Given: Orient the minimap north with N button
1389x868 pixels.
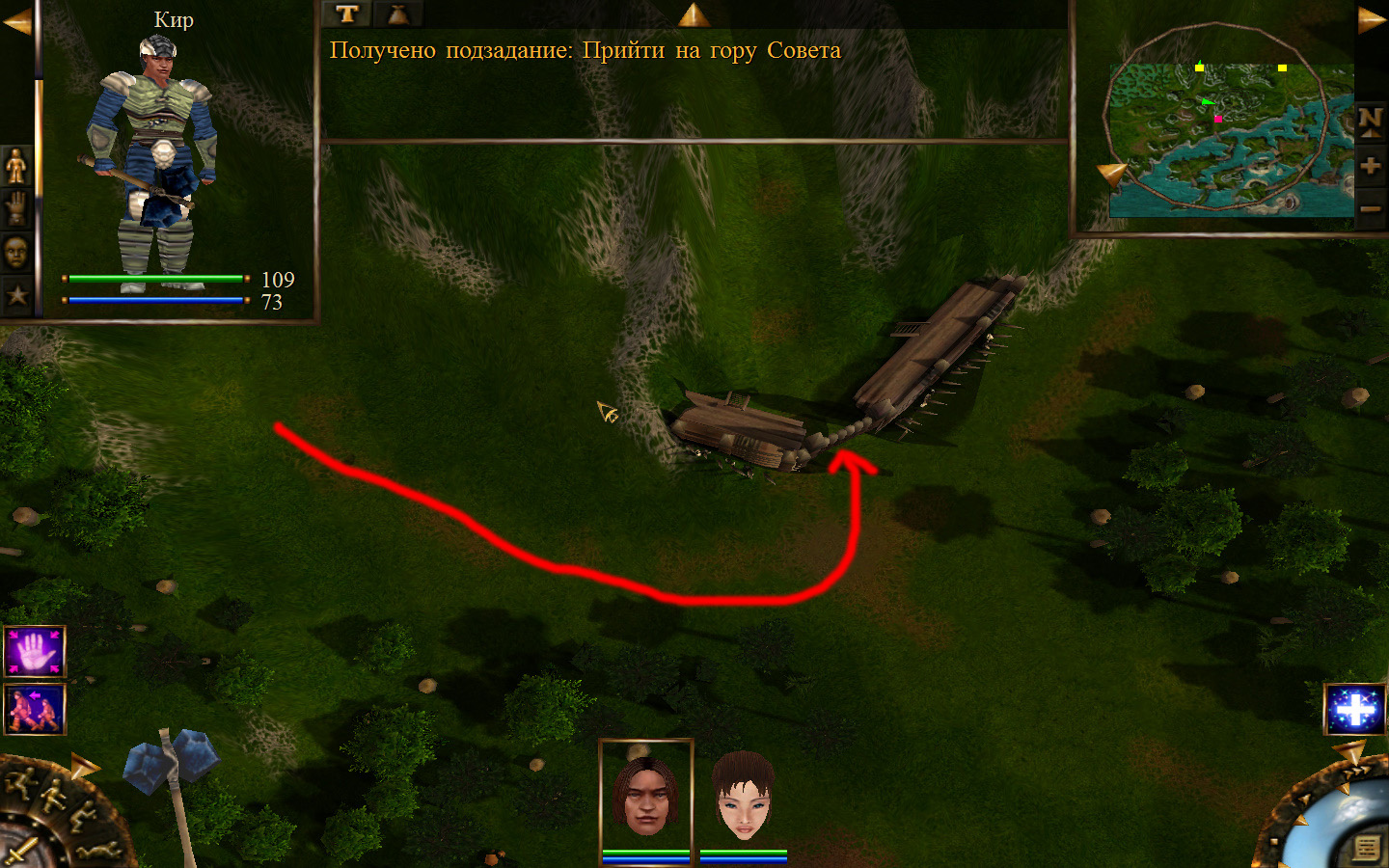Looking at the screenshot, I should (1370, 122).
